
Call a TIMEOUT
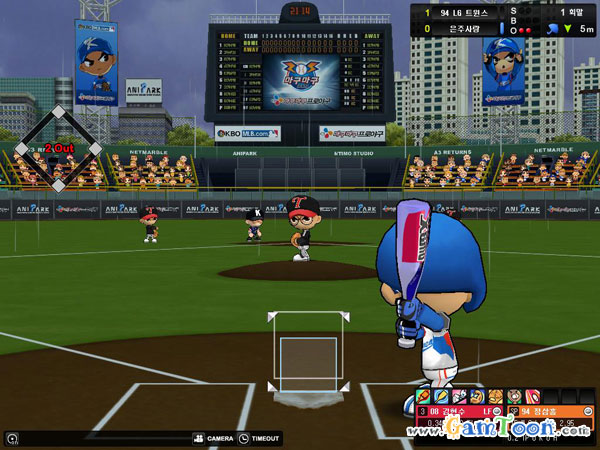point(260,438)
